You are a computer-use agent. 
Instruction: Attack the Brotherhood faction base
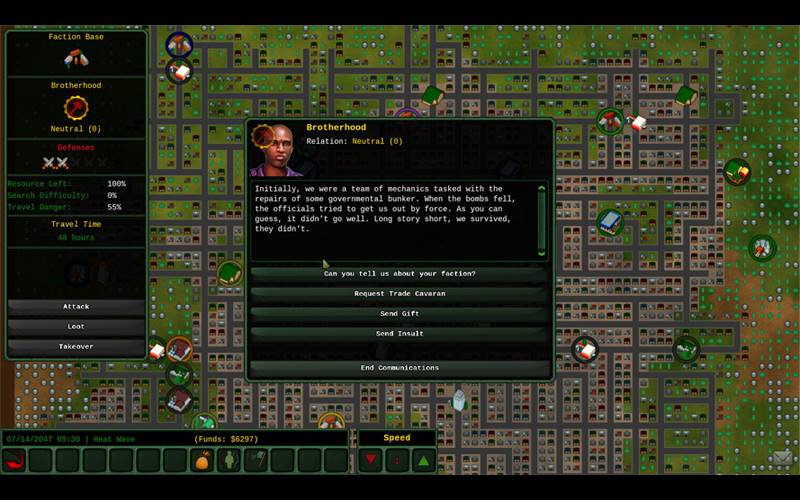click(76, 307)
